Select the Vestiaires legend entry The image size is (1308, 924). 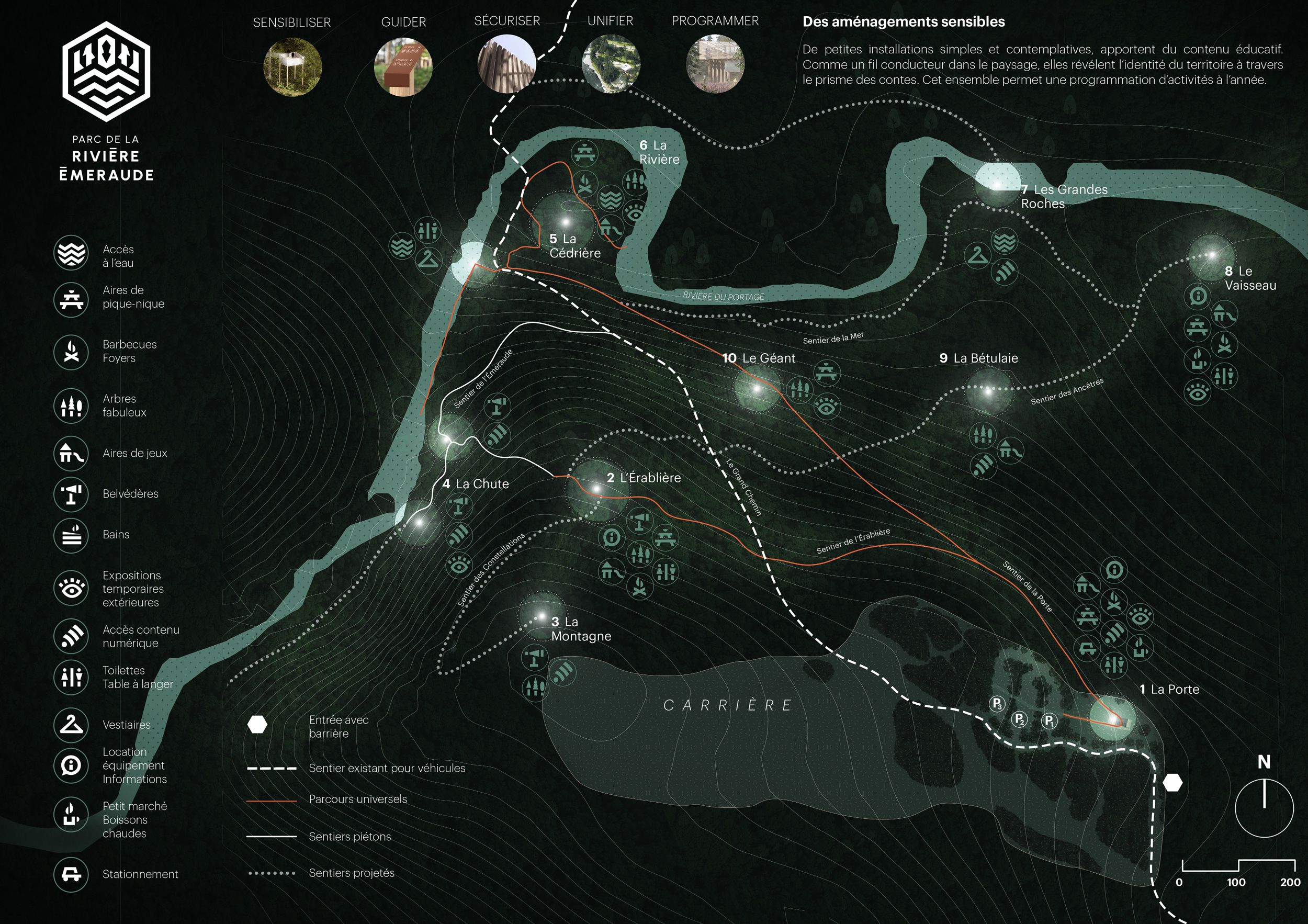[71, 725]
